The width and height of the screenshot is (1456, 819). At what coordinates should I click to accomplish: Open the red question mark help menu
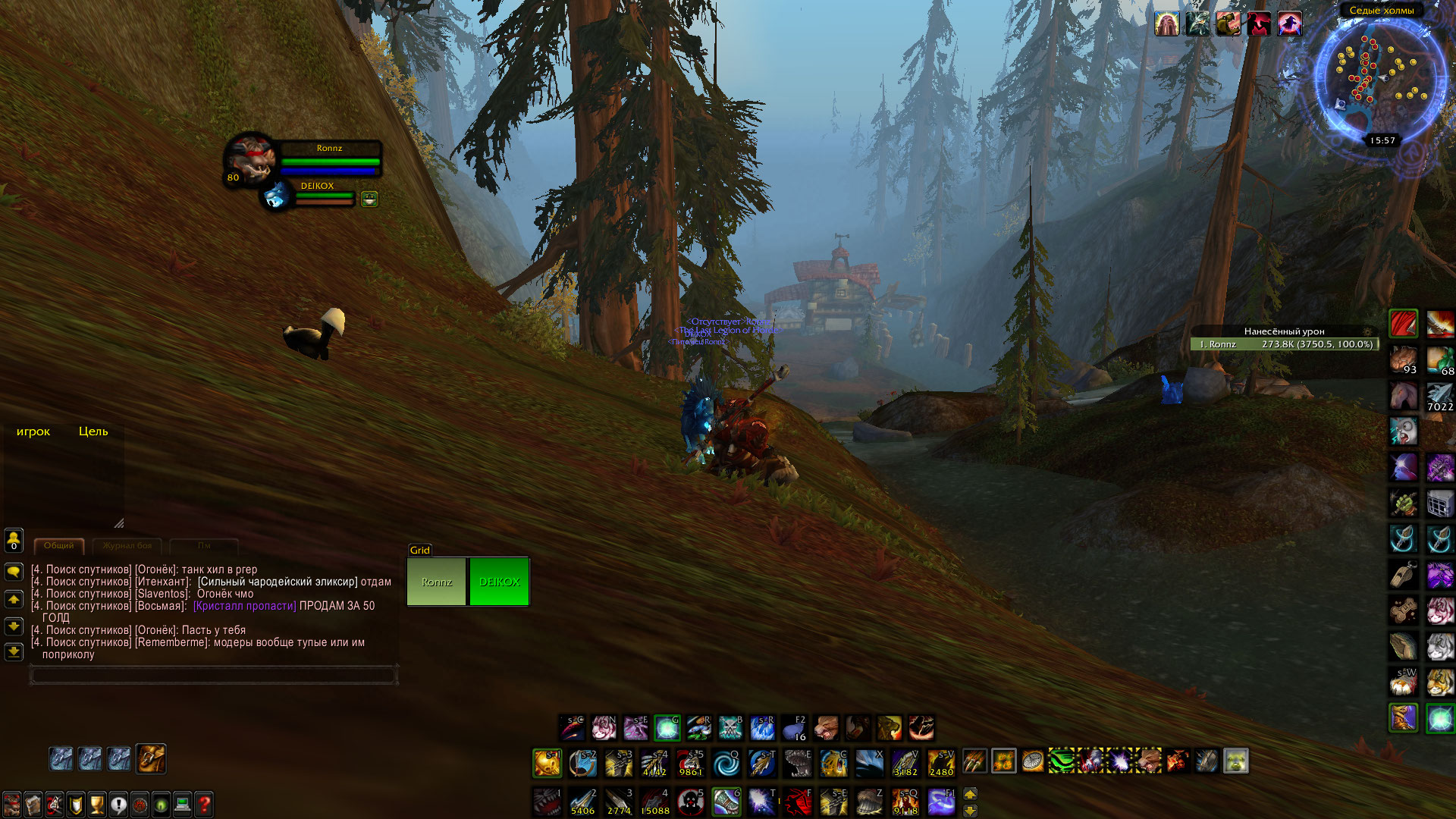point(204,804)
